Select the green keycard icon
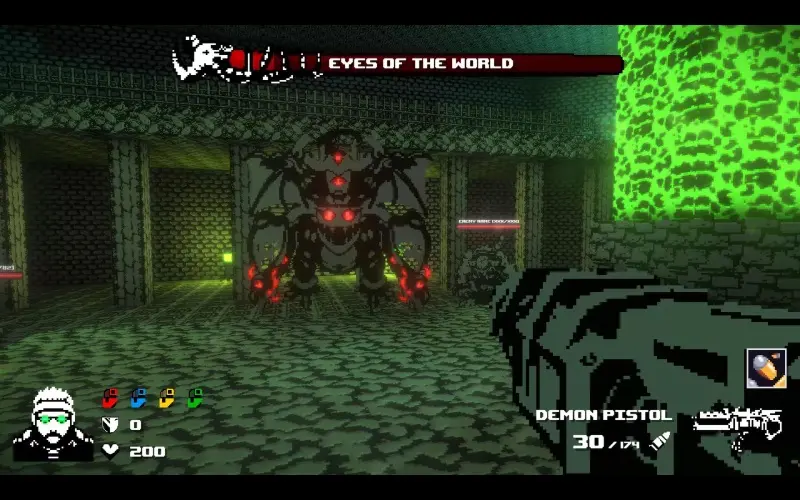 [x=195, y=398]
